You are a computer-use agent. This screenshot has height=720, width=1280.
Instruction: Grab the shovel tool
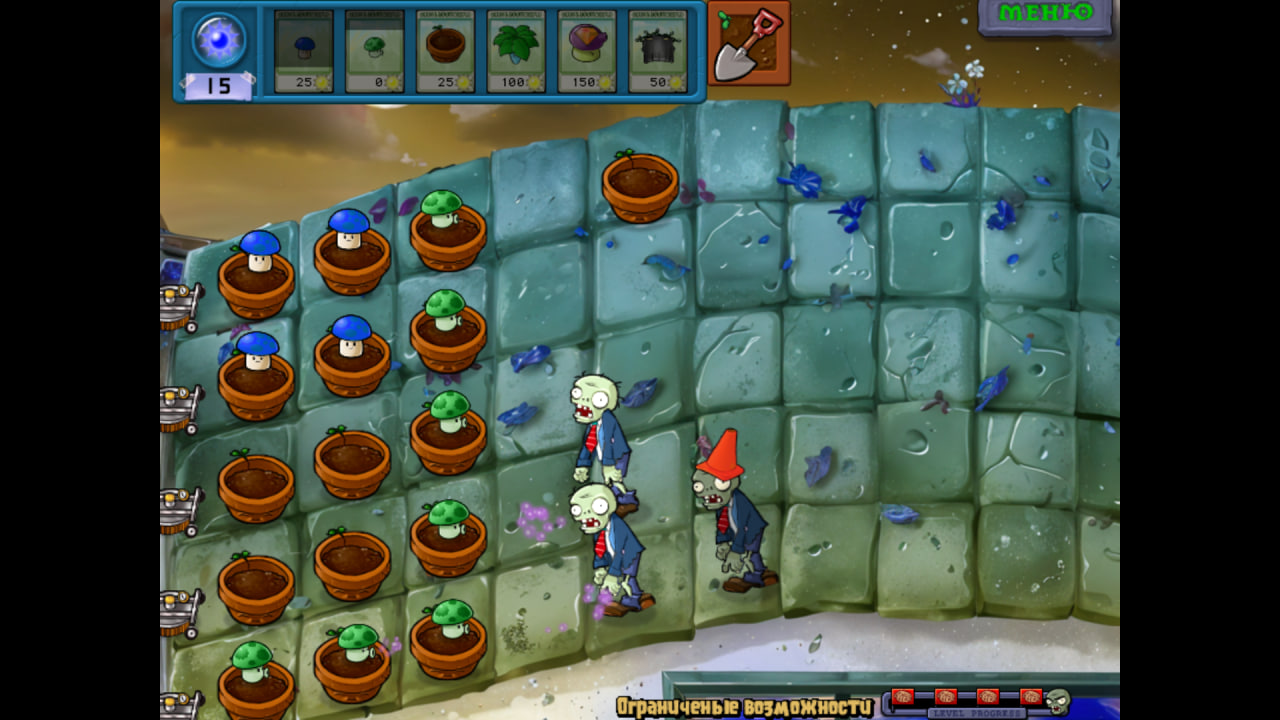point(748,45)
